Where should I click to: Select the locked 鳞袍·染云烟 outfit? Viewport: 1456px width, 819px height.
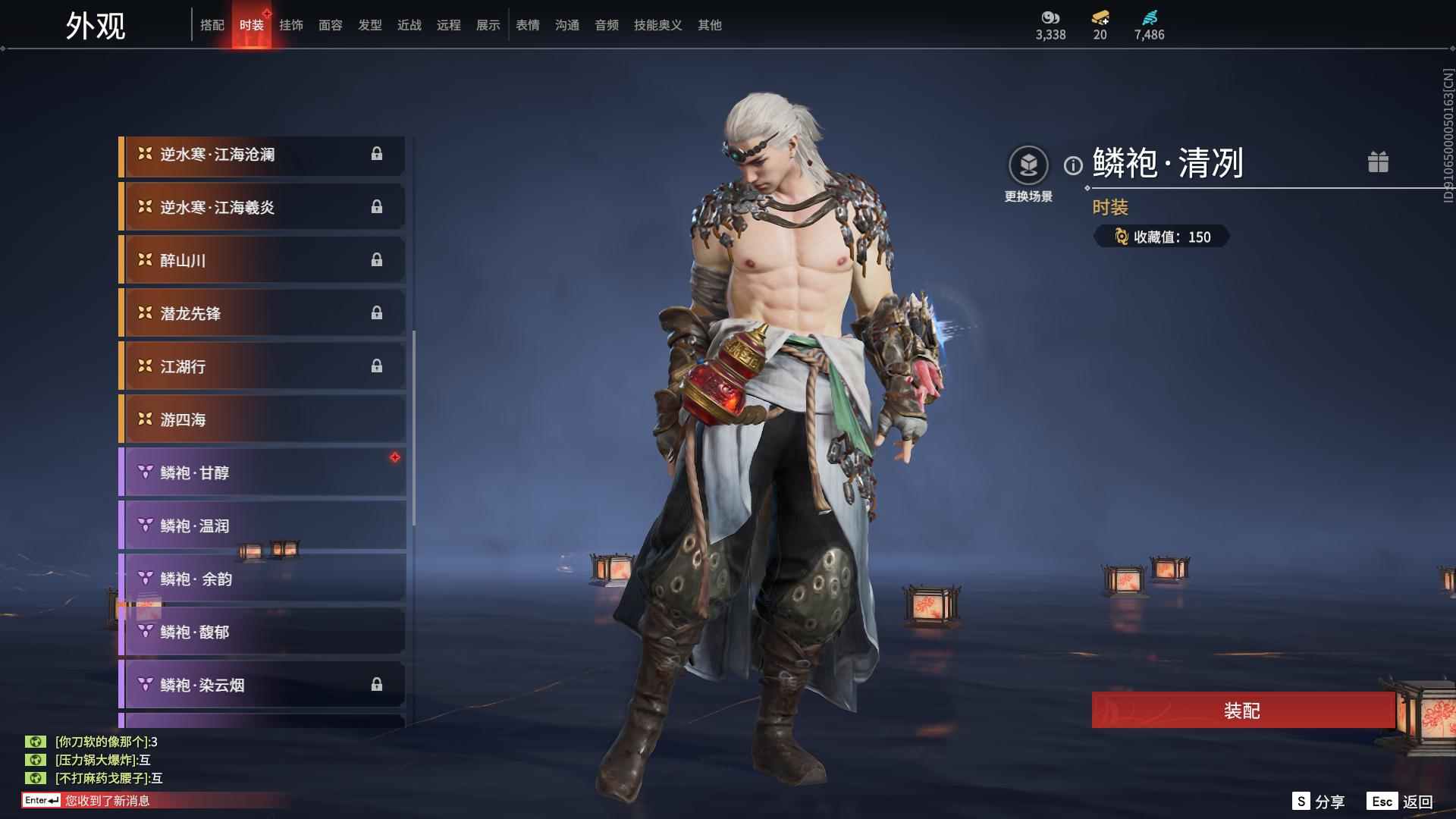pyautogui.click(x=262, y=686)
